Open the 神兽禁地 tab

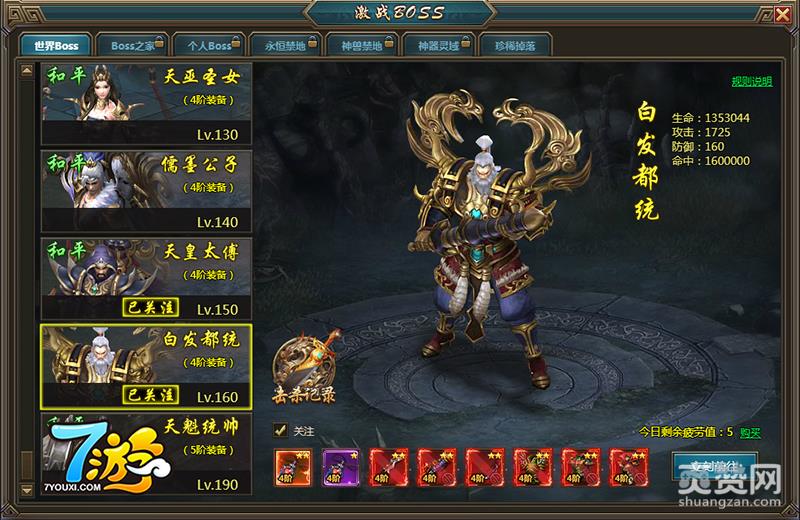pyautogui.click(x=361, y=45)
